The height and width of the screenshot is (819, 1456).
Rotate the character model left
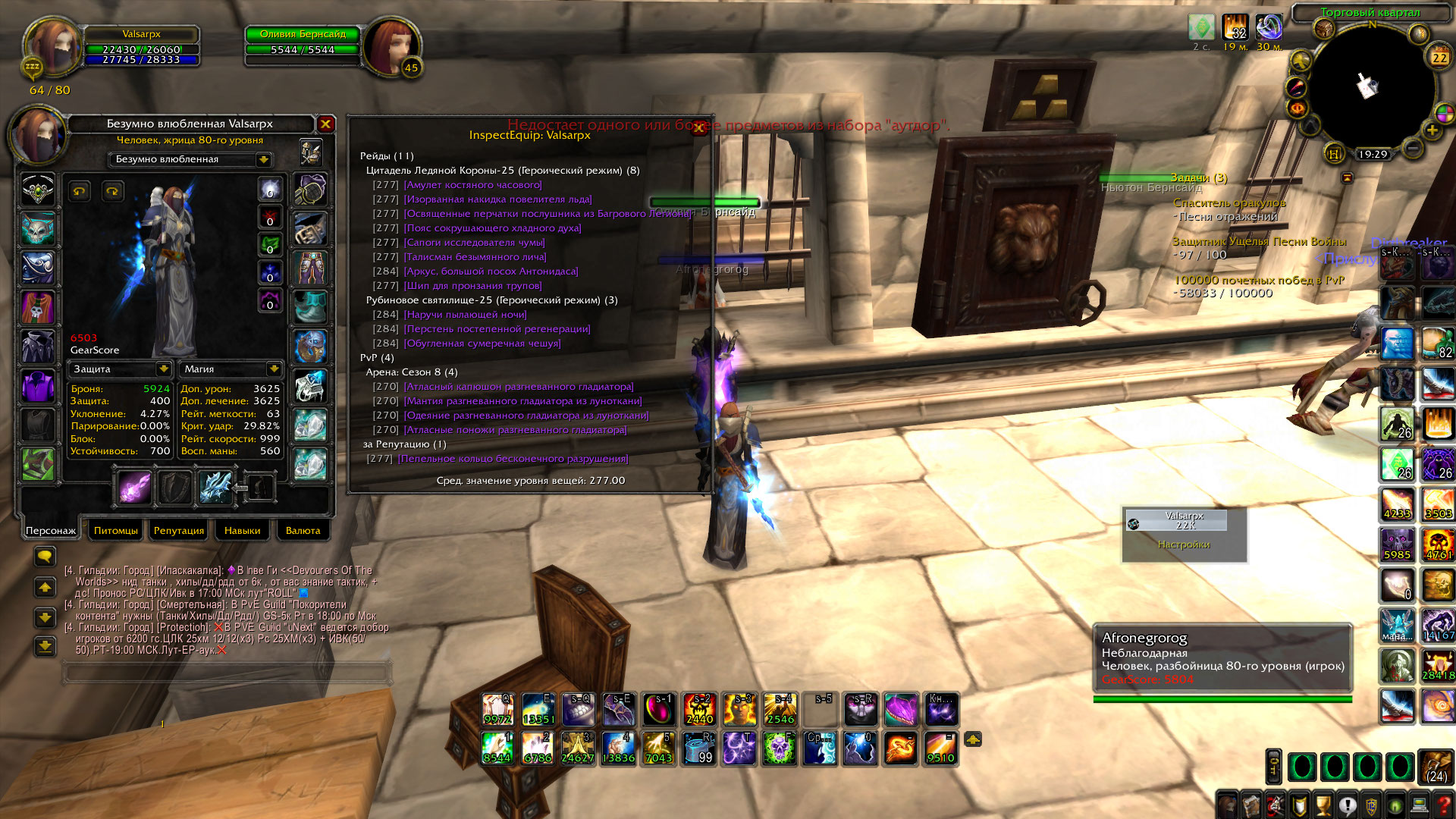point(80,191)
